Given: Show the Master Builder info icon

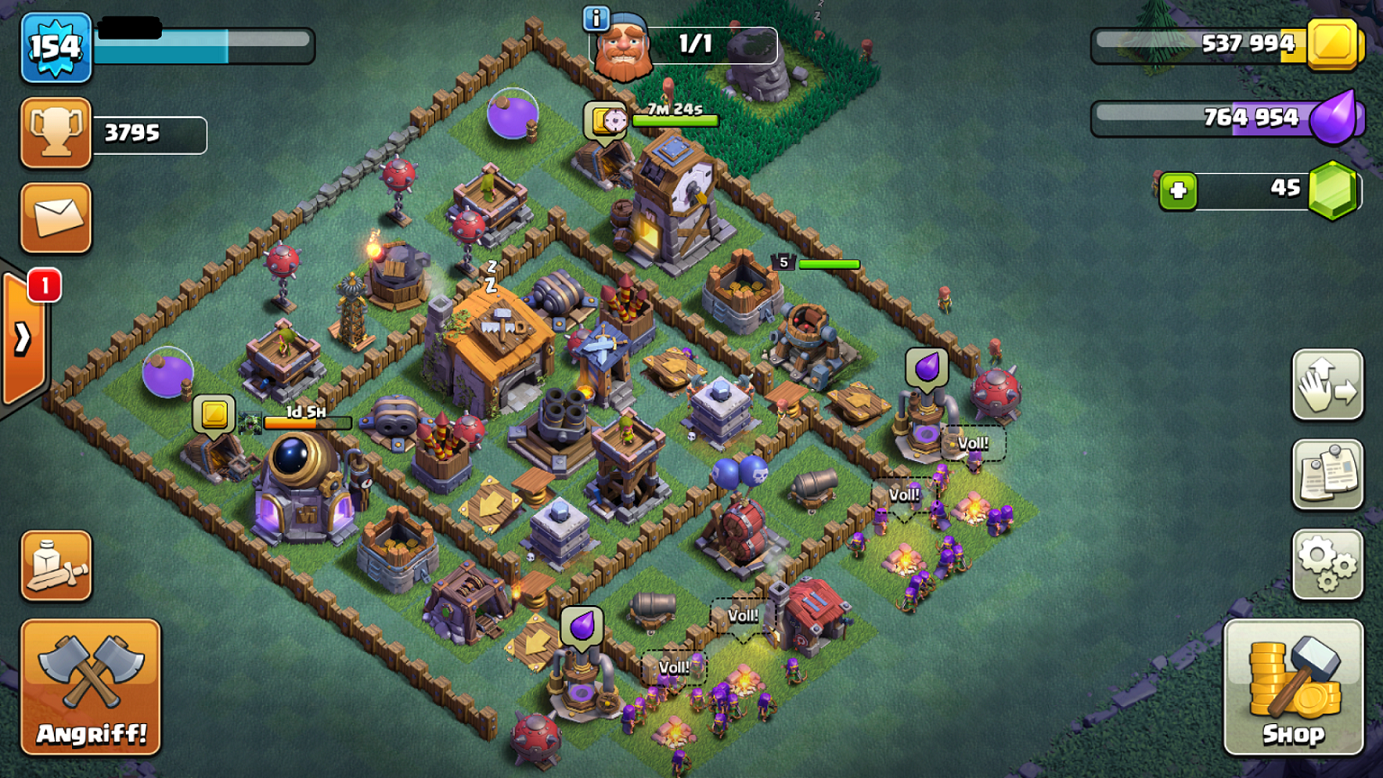Looking at the screenshot, I should coord(596,18).
